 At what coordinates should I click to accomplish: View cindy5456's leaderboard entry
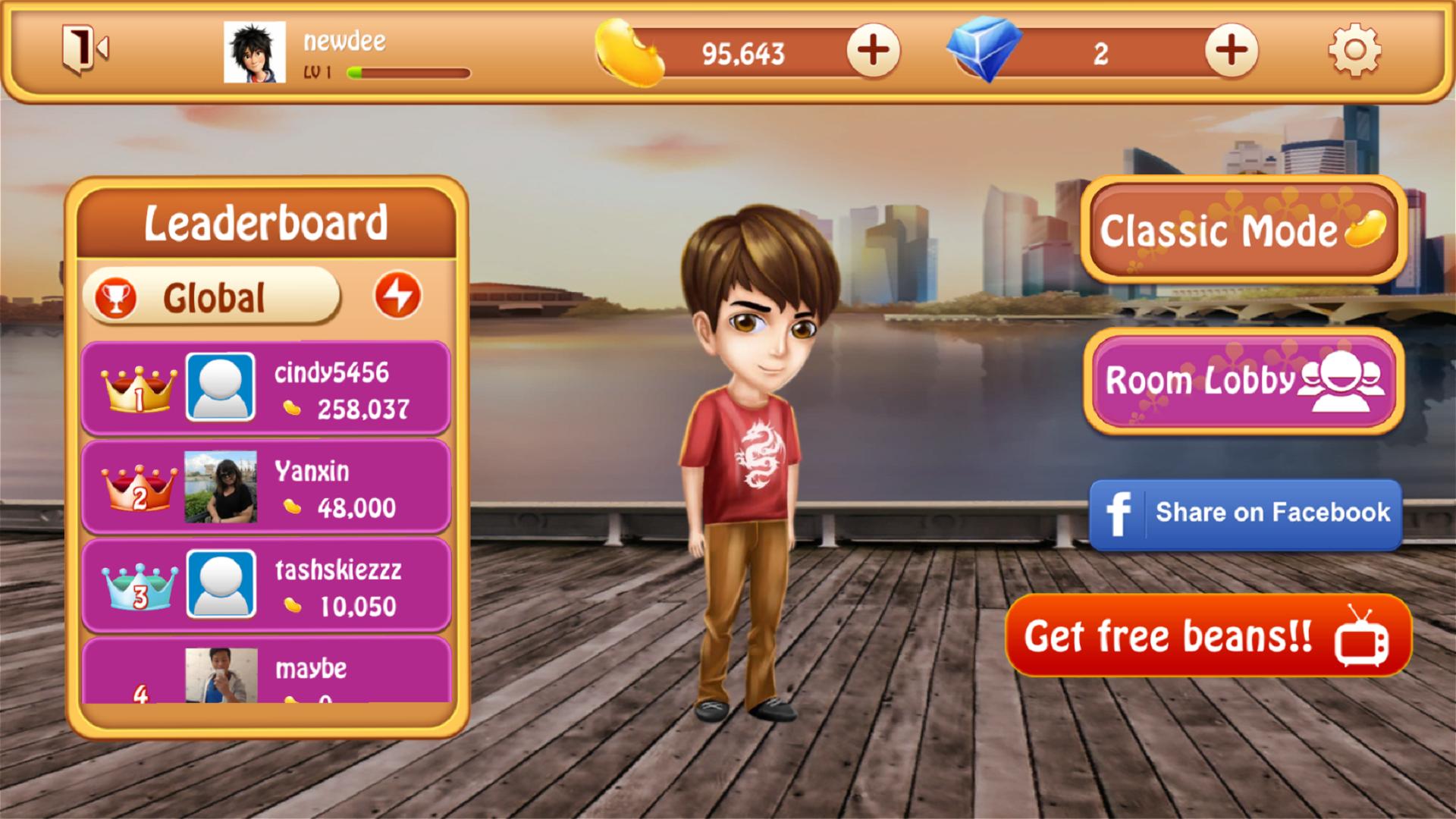pos(266,388)
